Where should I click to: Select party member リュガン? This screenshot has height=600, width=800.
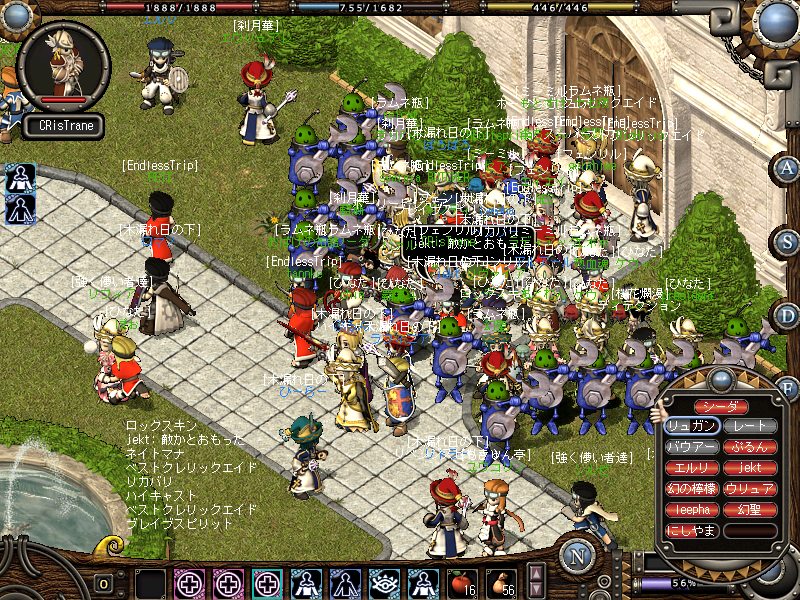pyautogui.click(x=692, y=426)
